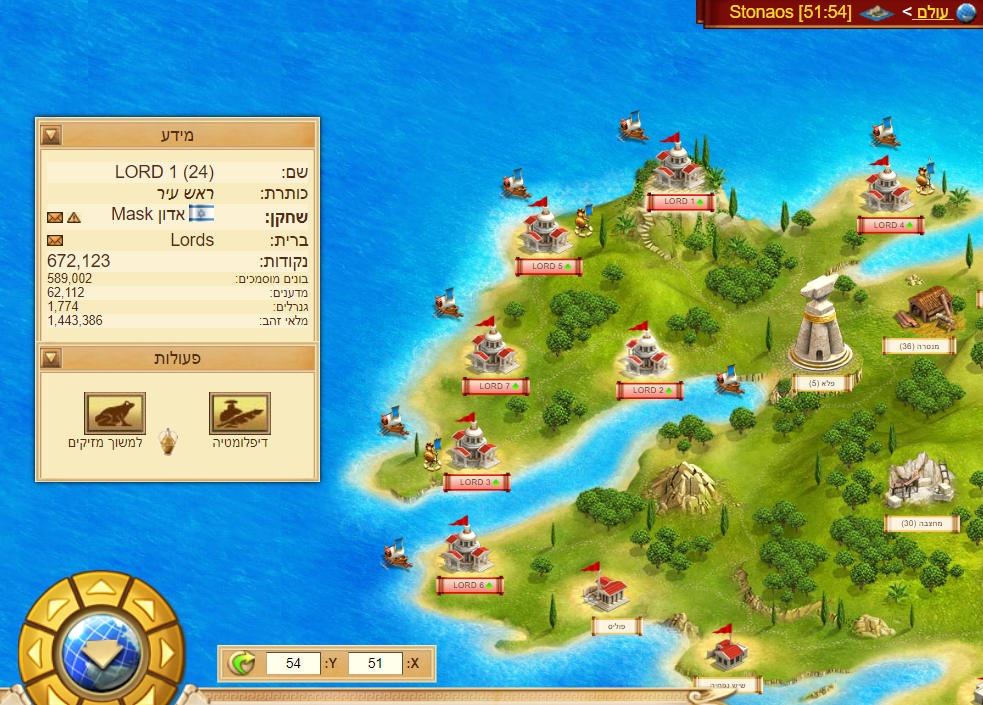The image size is (983, 705).
Task: Jump to coordinates with green arrow button
Action: [241, 662]
